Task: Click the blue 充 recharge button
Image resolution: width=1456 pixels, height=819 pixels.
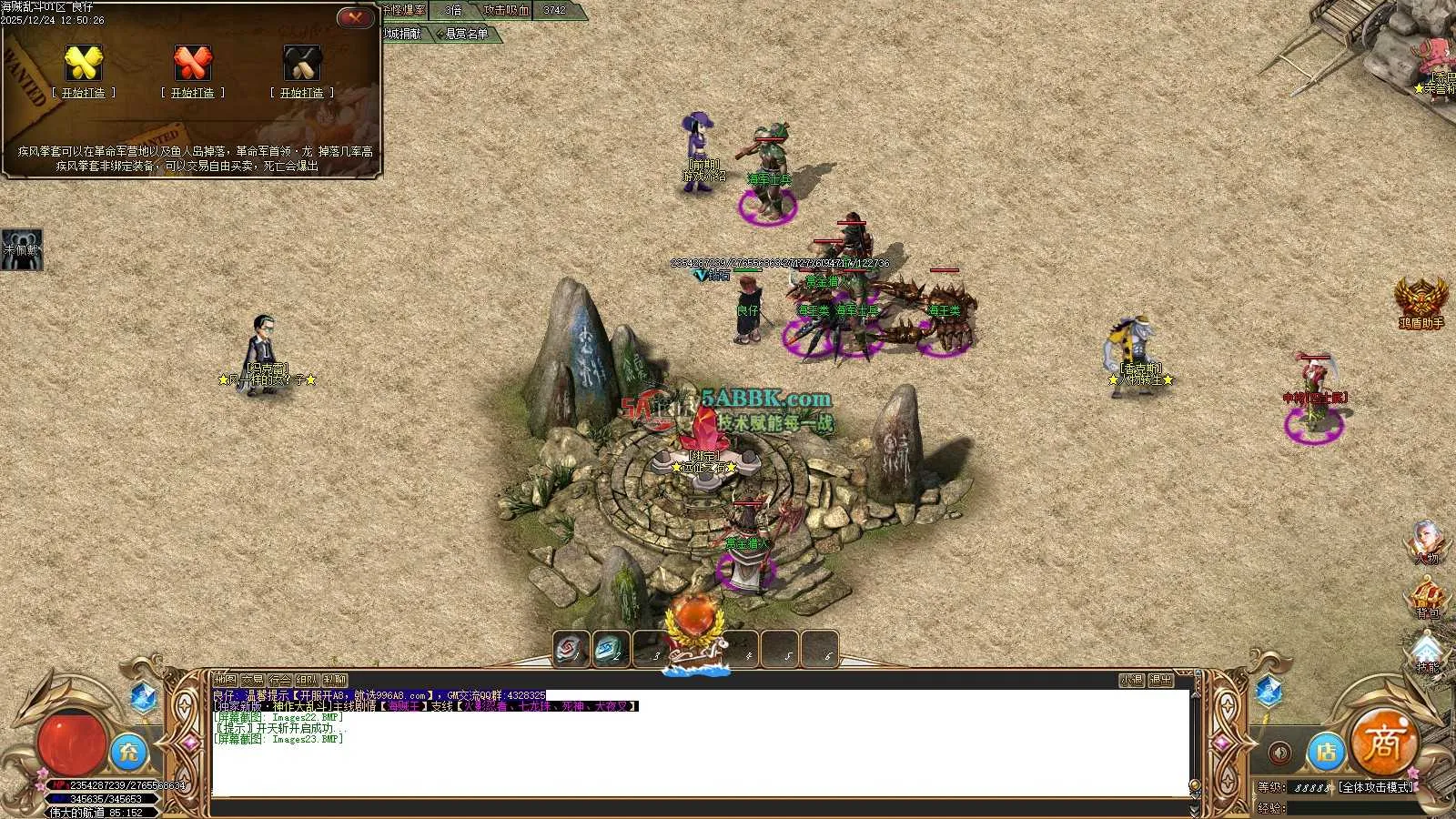Action: (x=129, y=752)
